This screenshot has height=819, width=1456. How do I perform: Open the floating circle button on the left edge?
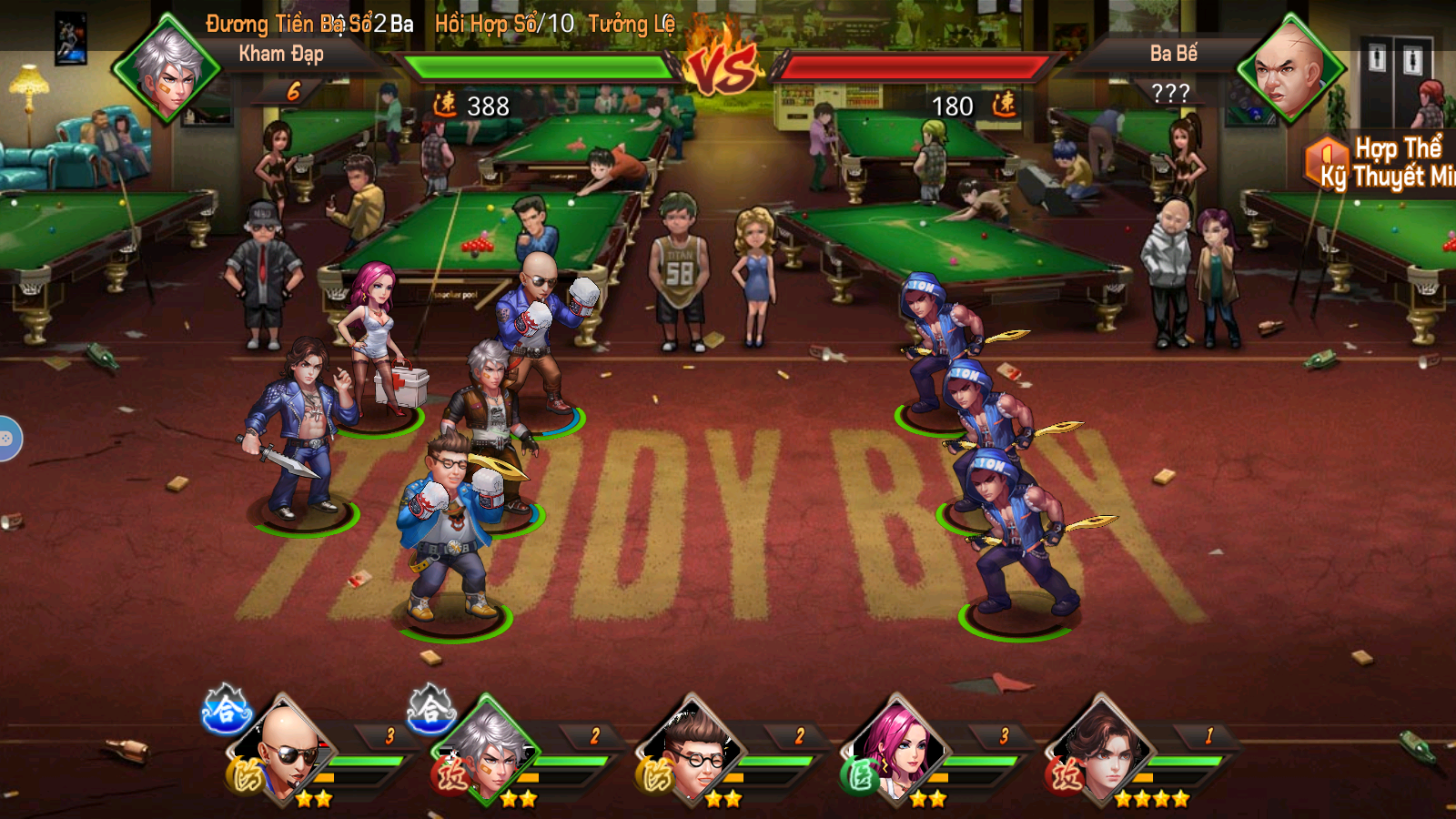[7, 439]
